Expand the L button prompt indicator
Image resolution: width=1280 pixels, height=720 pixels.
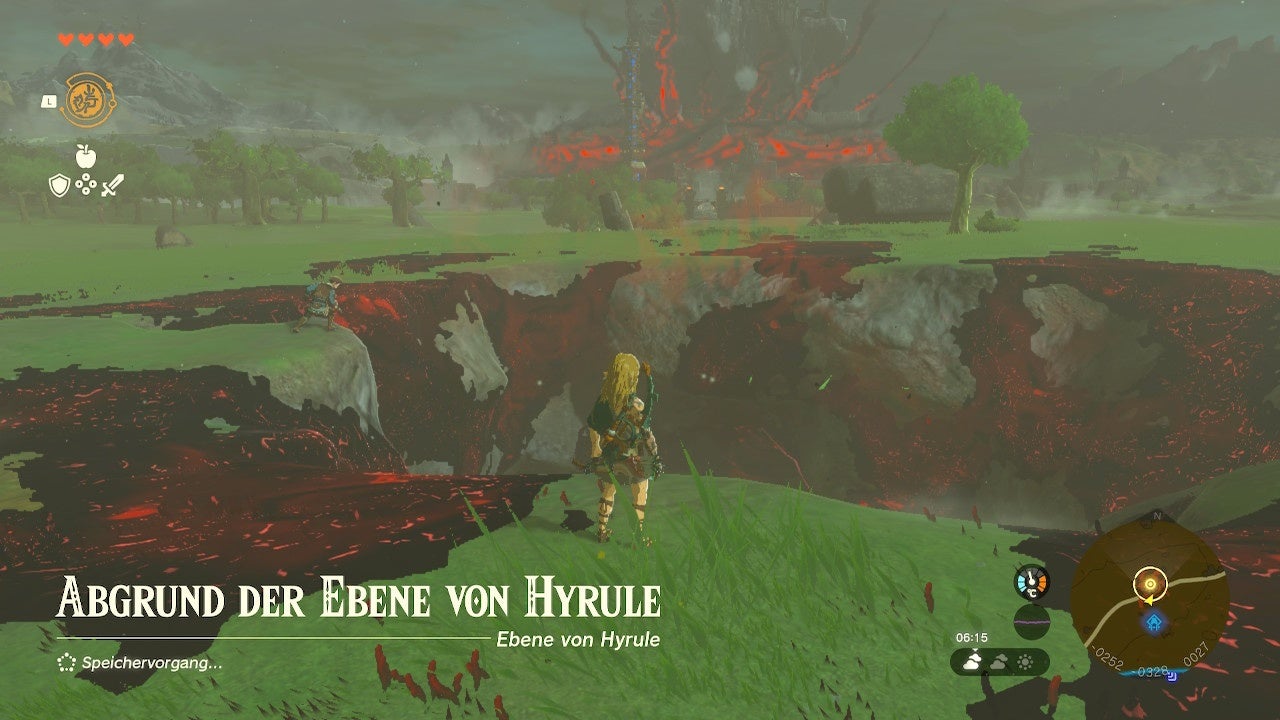coord(47,99)
